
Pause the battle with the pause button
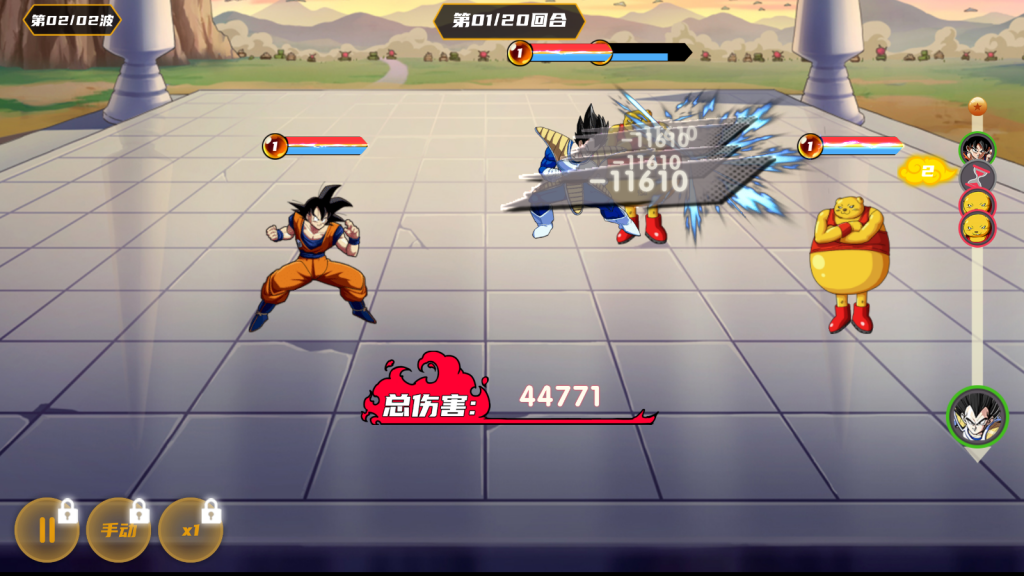coord(46,530)
